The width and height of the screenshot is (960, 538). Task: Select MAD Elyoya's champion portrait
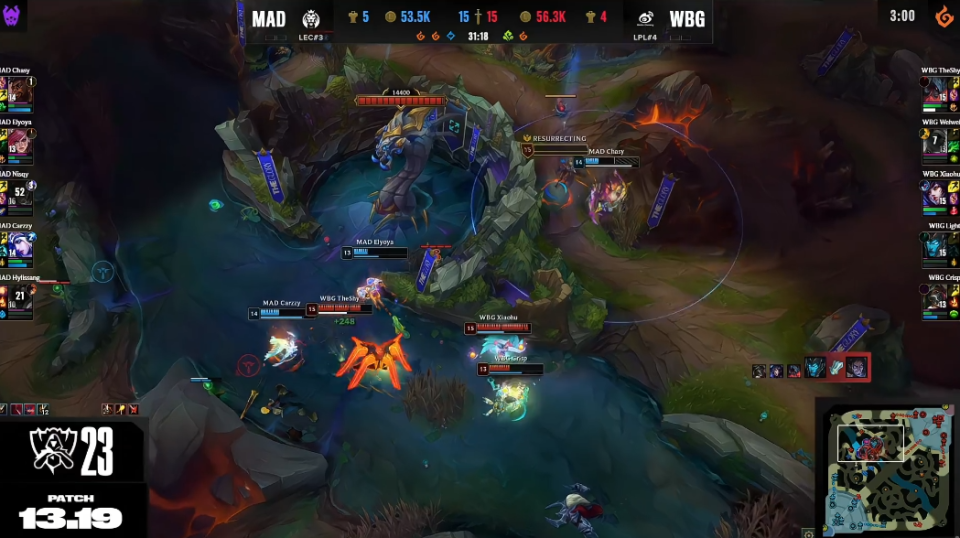pos(19,144)
